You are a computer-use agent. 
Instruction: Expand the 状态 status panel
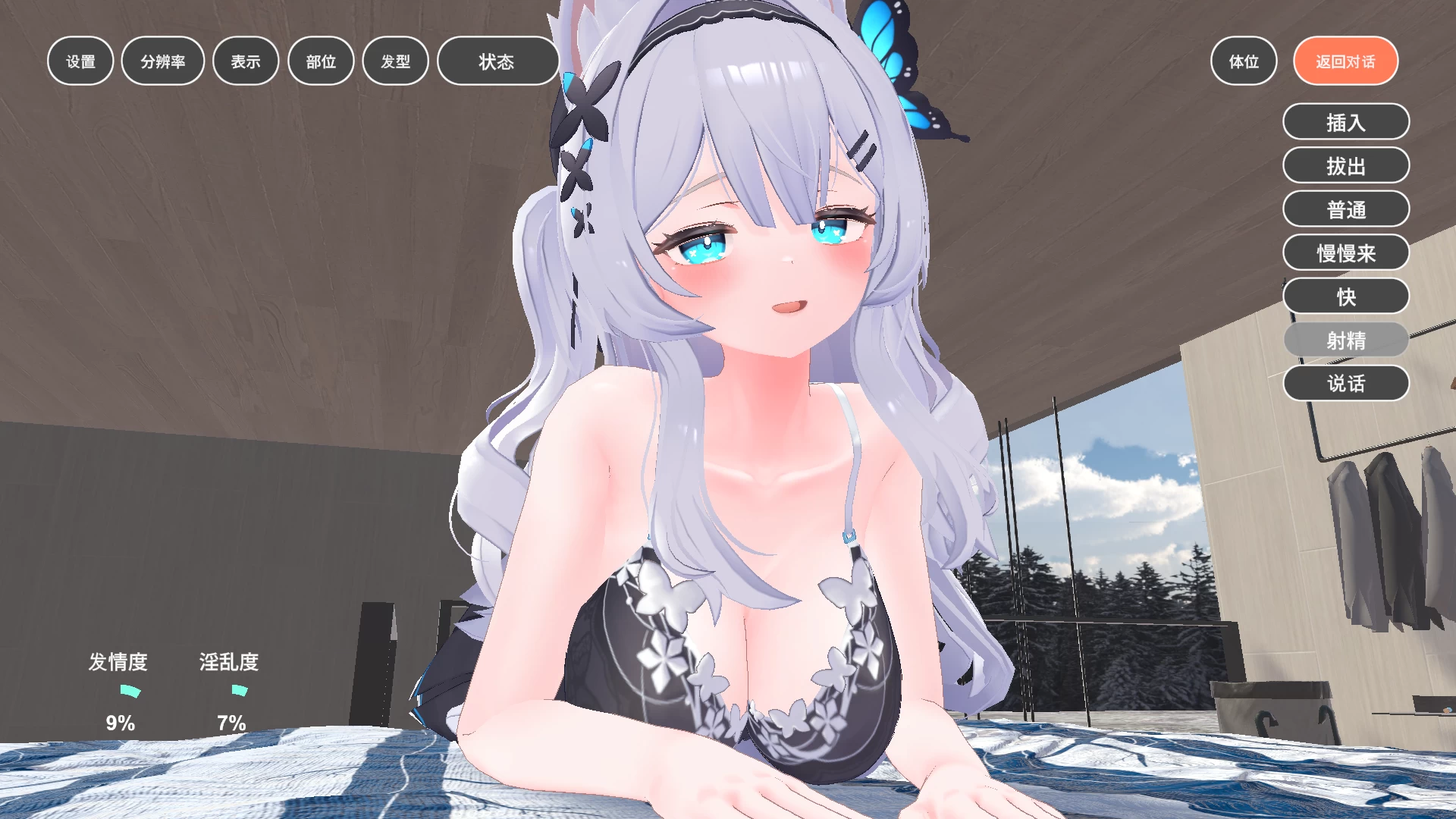click(x=497, y=61)
